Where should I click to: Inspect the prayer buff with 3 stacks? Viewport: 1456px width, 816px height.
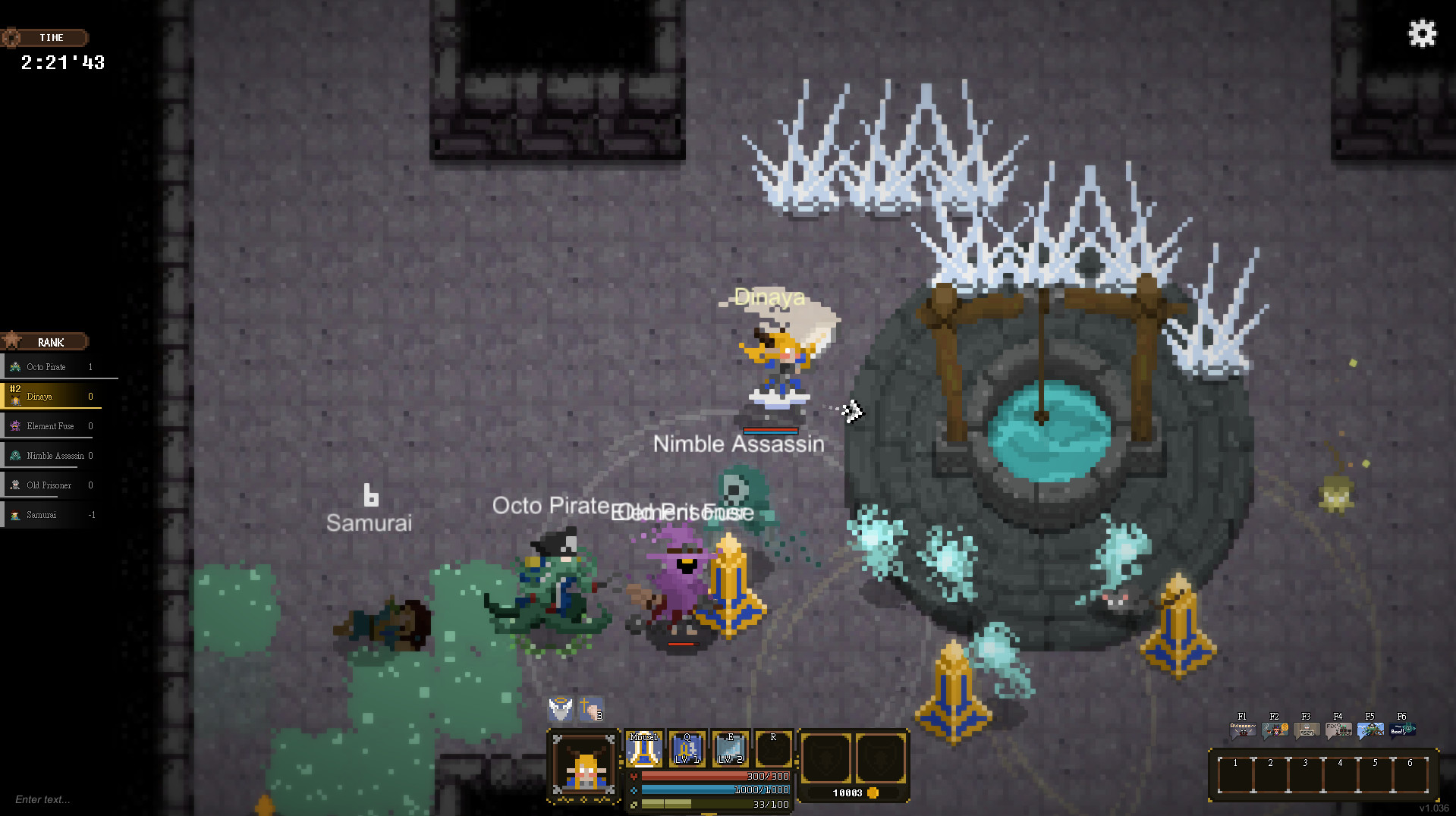(590, 710)
